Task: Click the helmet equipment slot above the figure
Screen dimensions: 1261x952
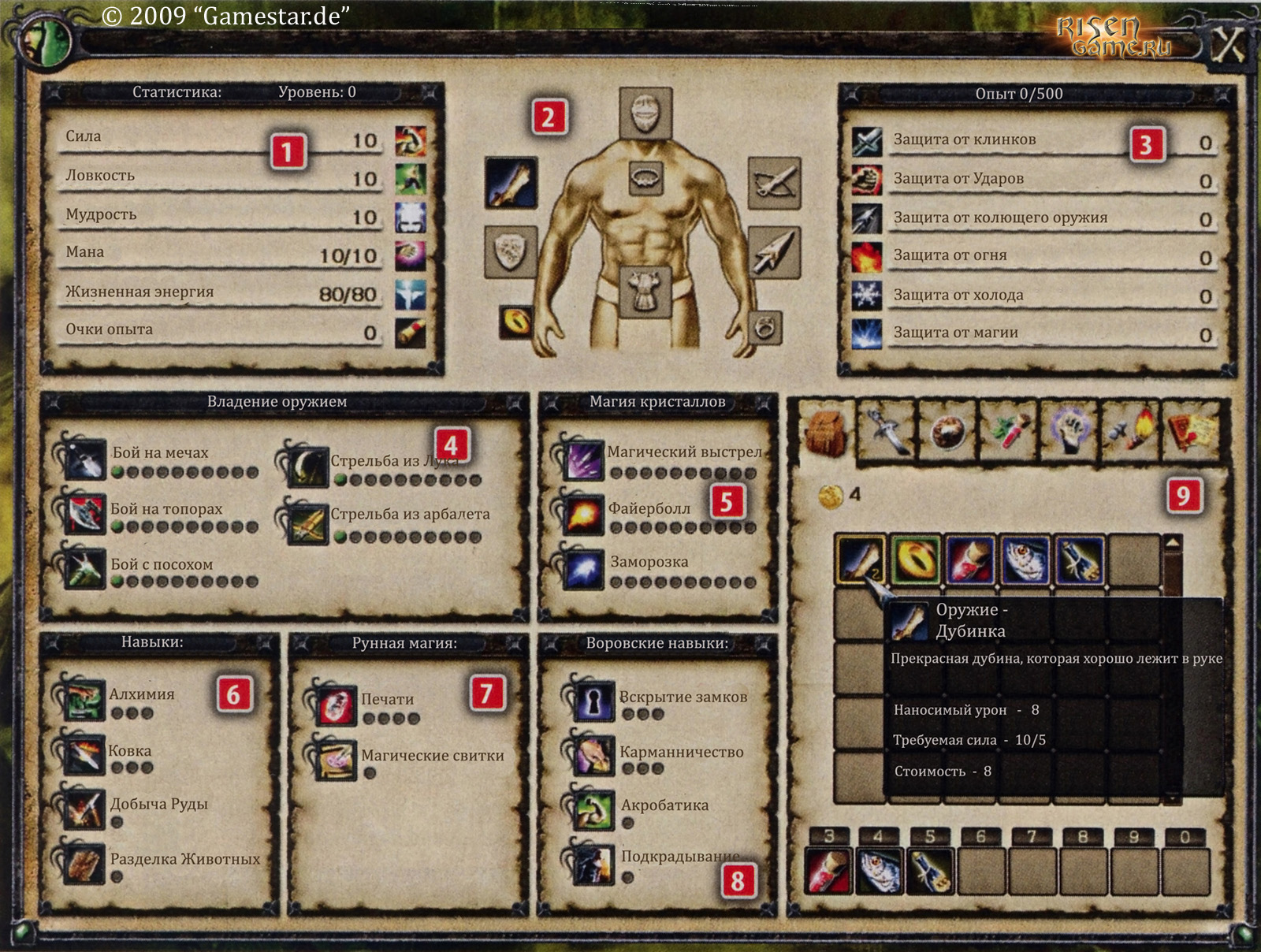Action: click(645, 113)
